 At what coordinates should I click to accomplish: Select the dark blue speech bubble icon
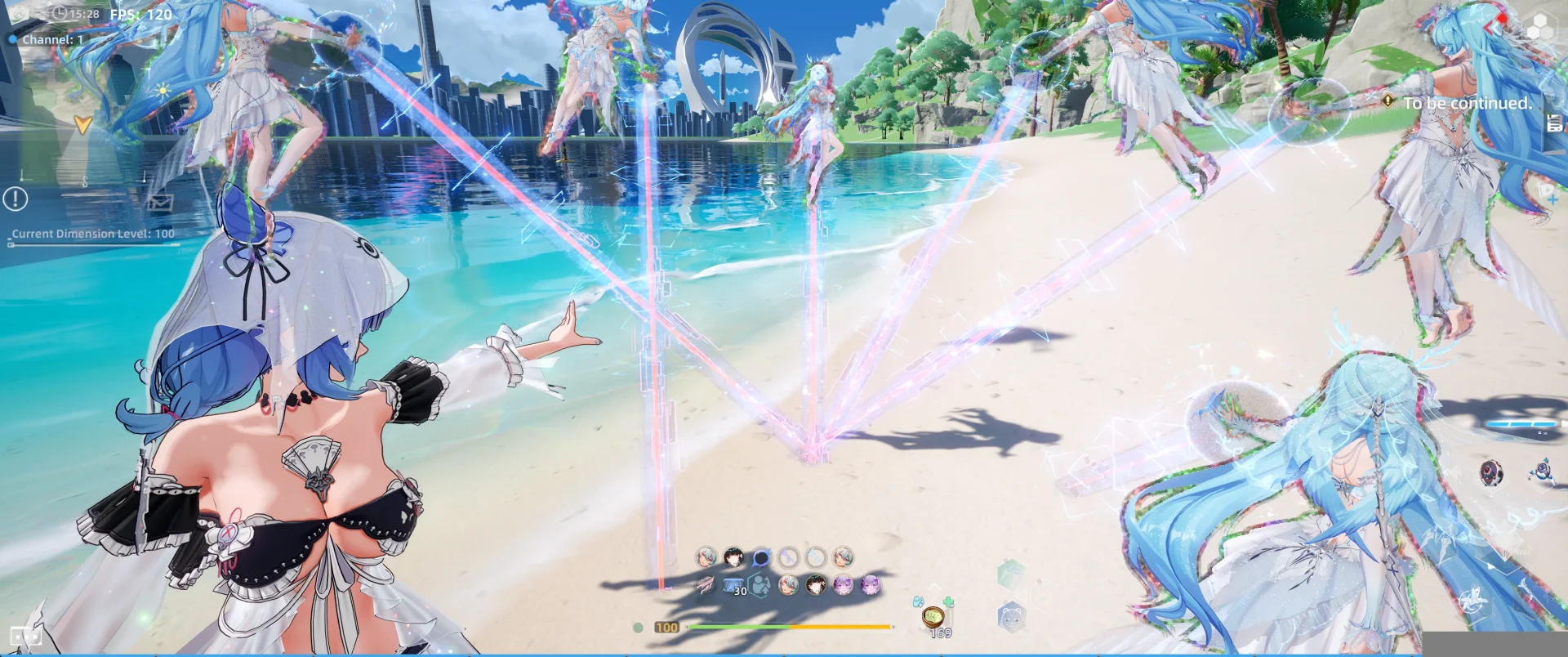tap(761, 557)
